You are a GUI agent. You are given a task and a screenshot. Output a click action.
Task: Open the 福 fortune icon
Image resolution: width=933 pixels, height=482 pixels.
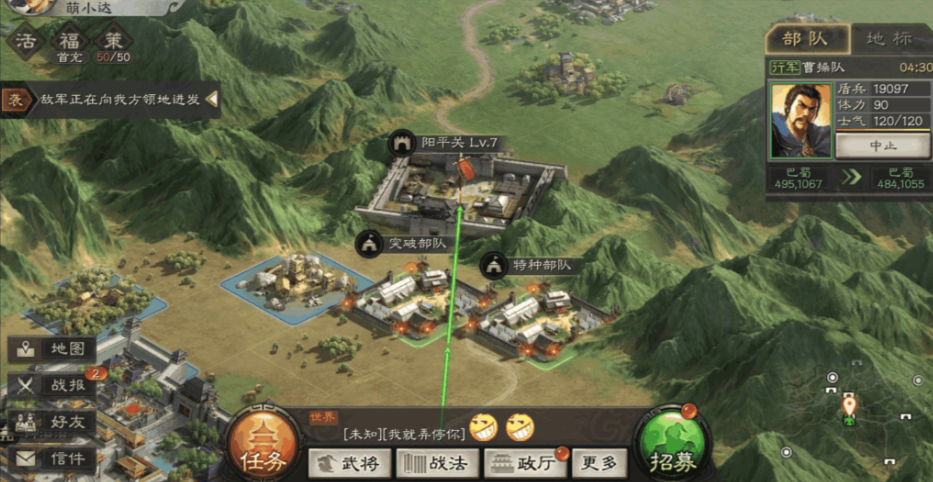click(69, 43)
